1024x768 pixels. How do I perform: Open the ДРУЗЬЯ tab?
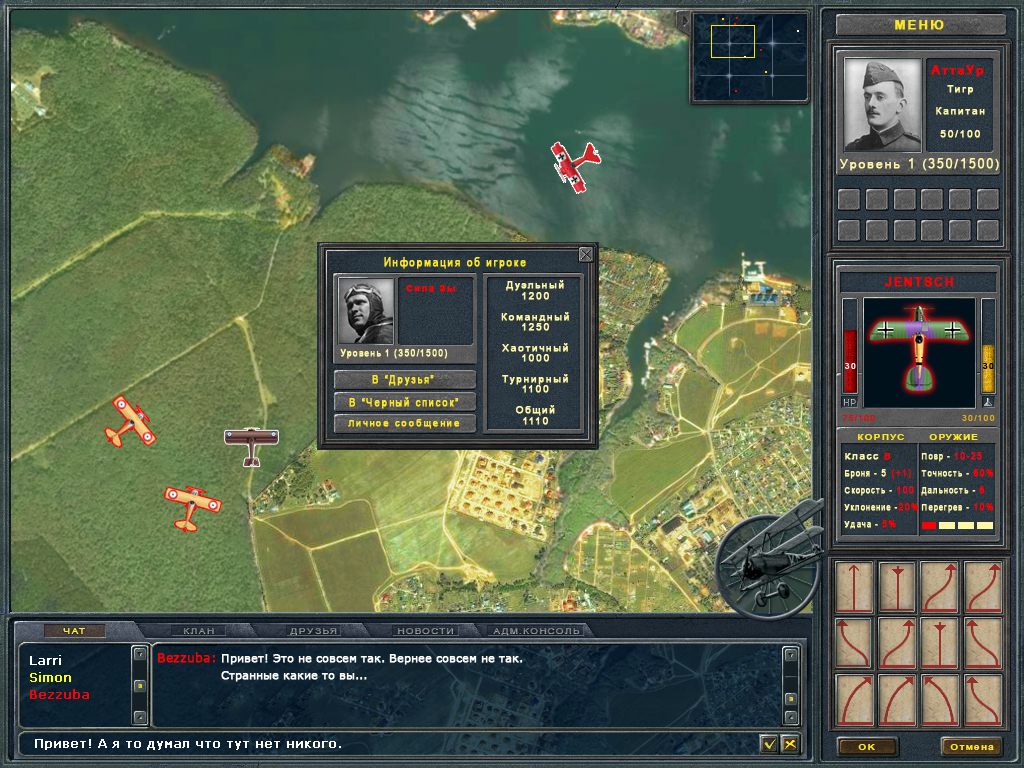pyautogui.click(x=314, y=631)
